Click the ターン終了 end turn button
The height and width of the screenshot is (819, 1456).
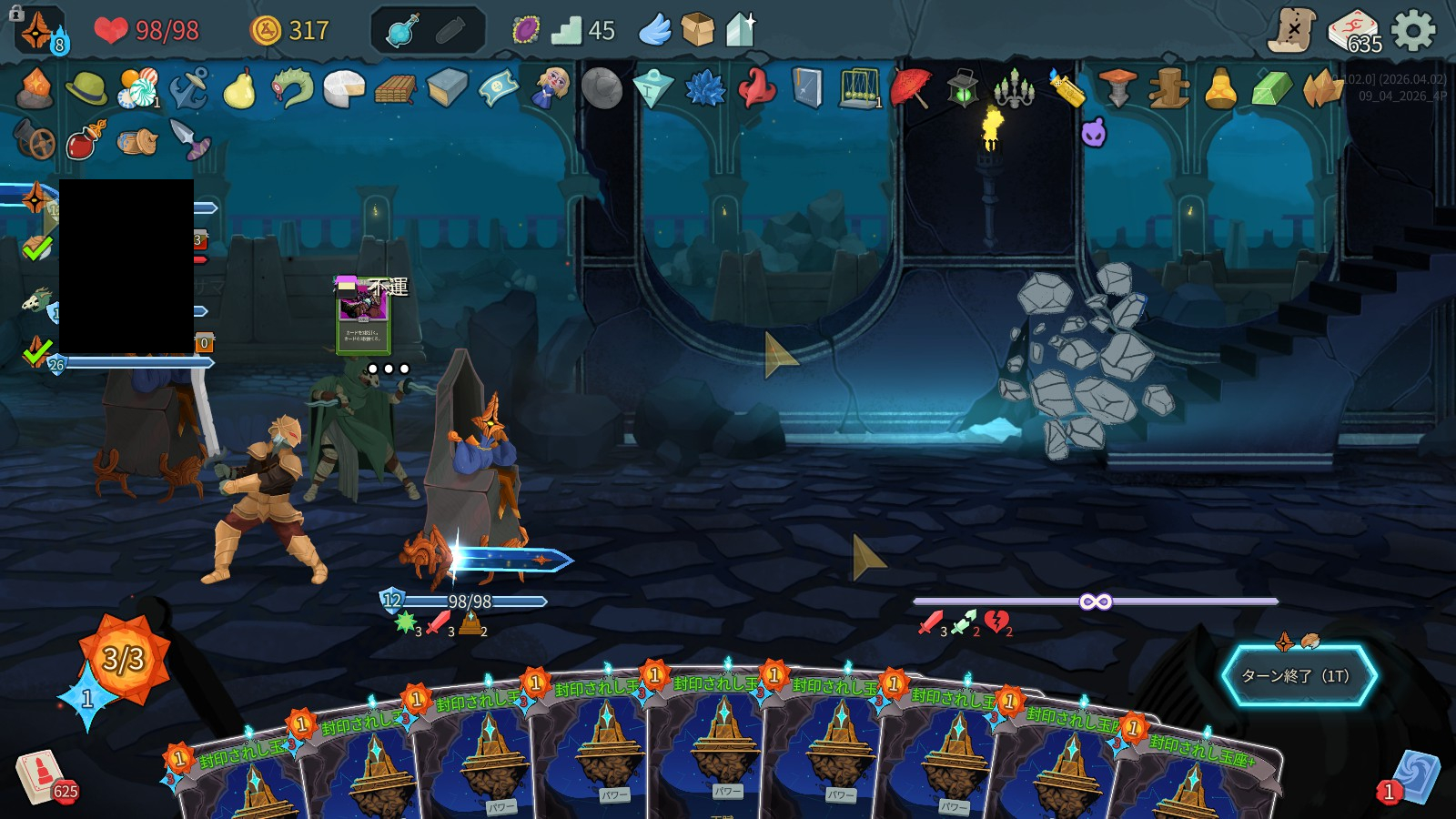click(x=1298, y=675)
